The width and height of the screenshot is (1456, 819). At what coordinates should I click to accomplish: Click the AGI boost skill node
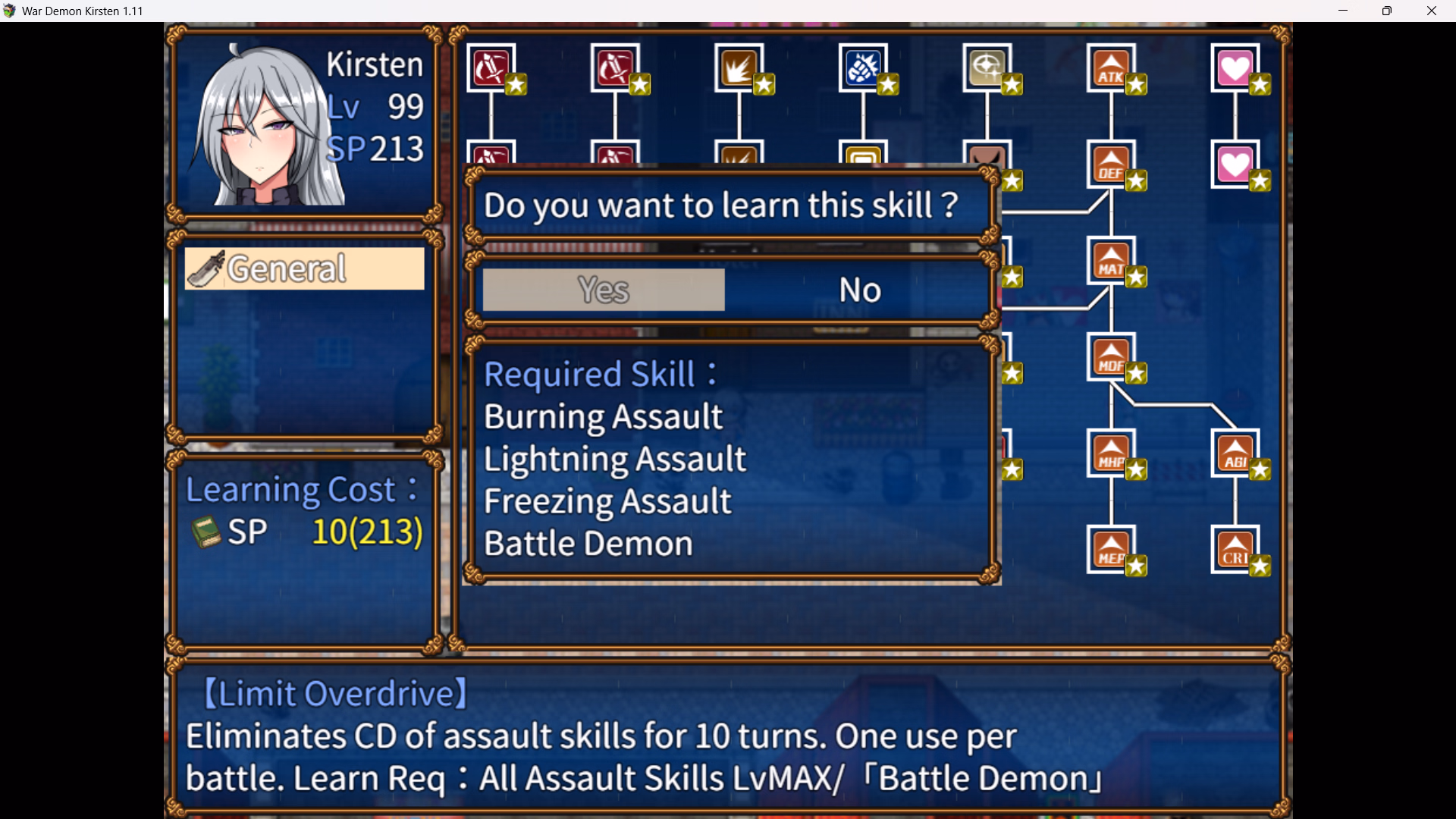[1235, 453]
